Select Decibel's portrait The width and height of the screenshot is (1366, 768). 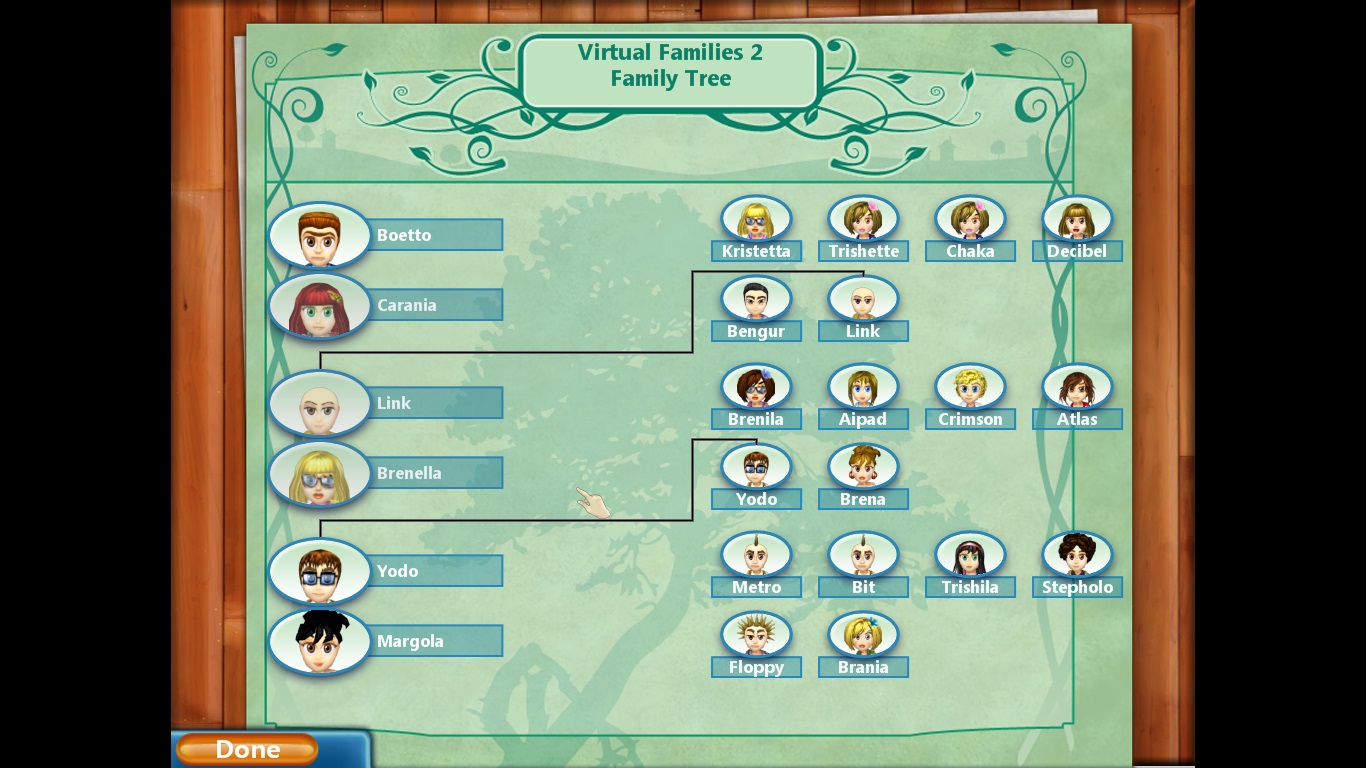pyautogui.click(x=1077, y=219)
